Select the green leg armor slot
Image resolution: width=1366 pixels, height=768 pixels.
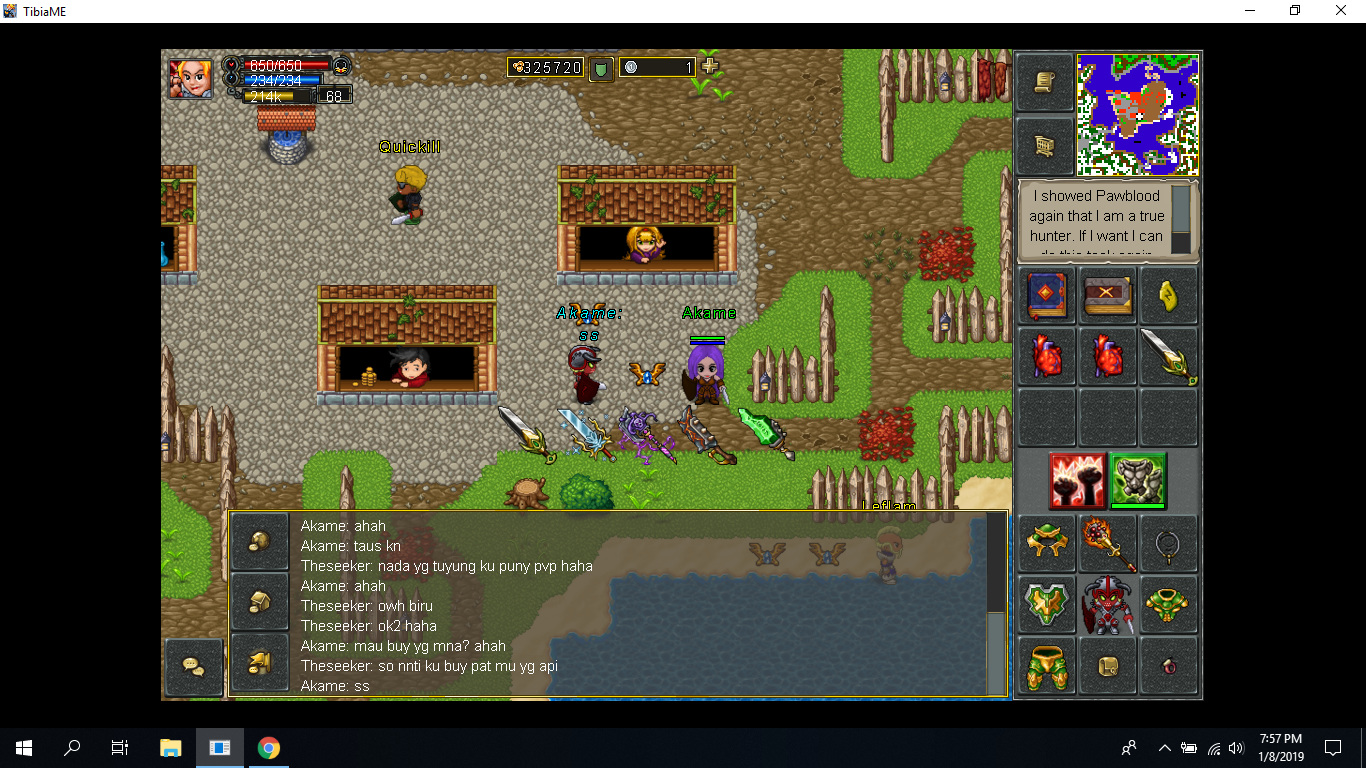click(x=1047, y=666)
